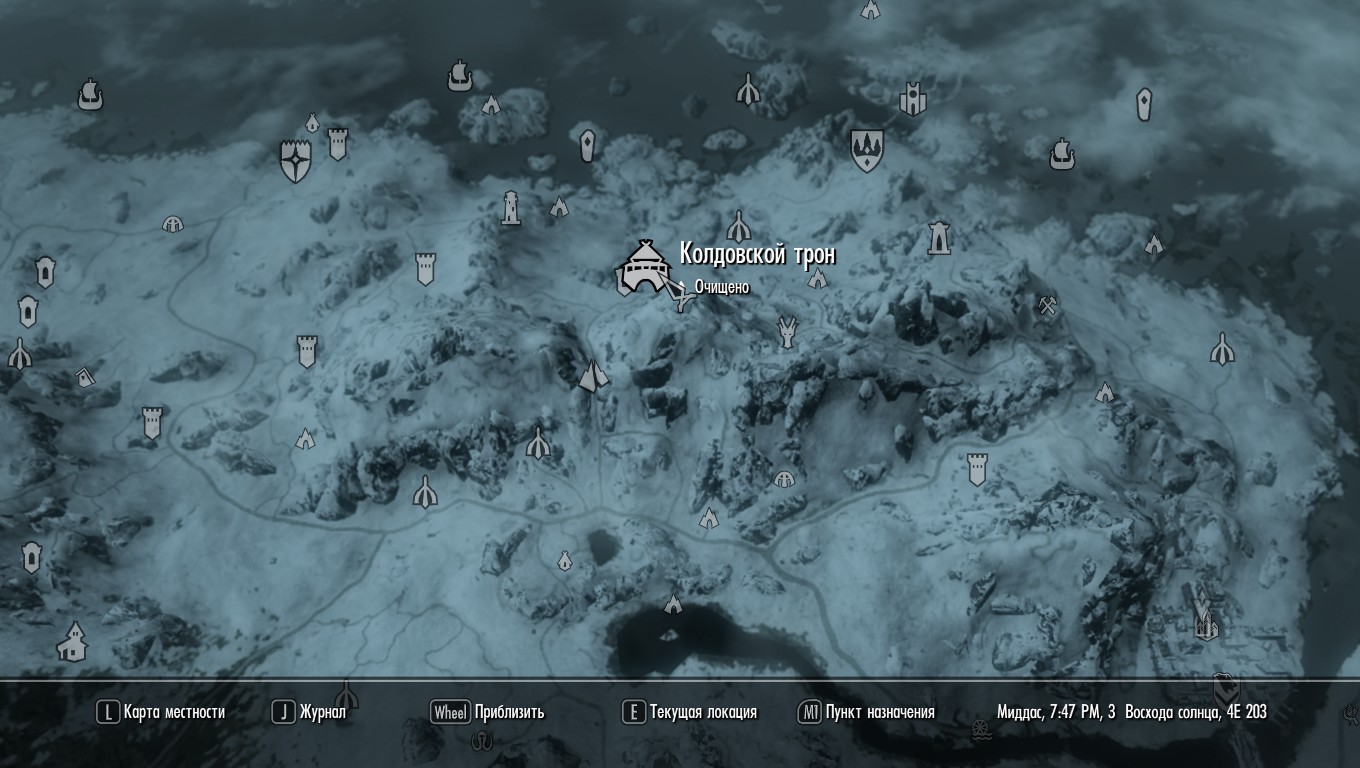Click the tent camp marker south of the throne

click(x=710, y=520)
